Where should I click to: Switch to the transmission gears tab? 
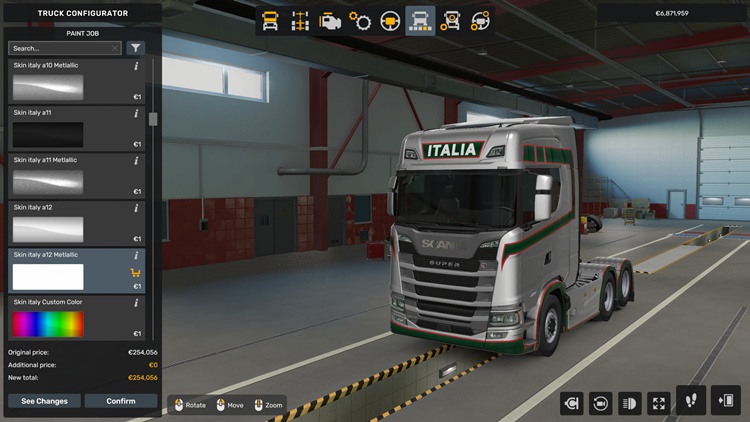click(x=360, y=20)
